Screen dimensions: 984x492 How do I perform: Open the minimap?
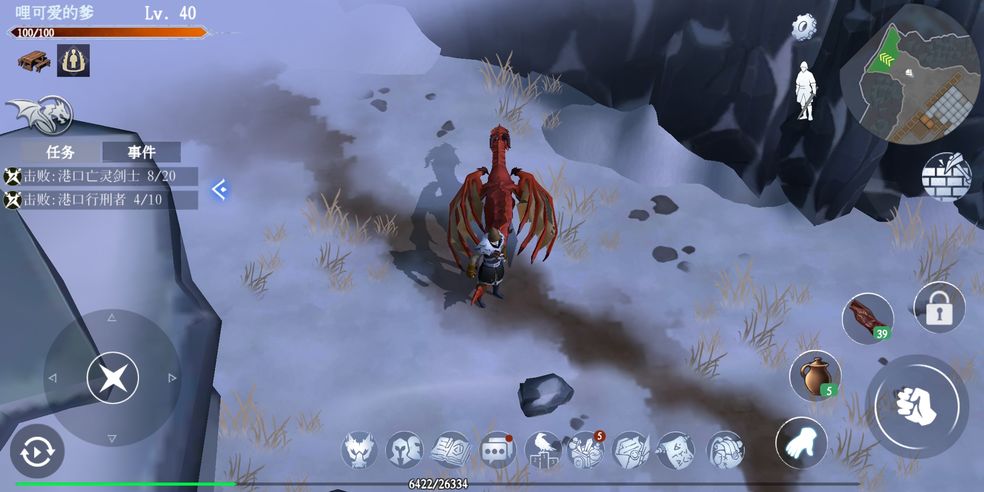[x=909, y=74]
